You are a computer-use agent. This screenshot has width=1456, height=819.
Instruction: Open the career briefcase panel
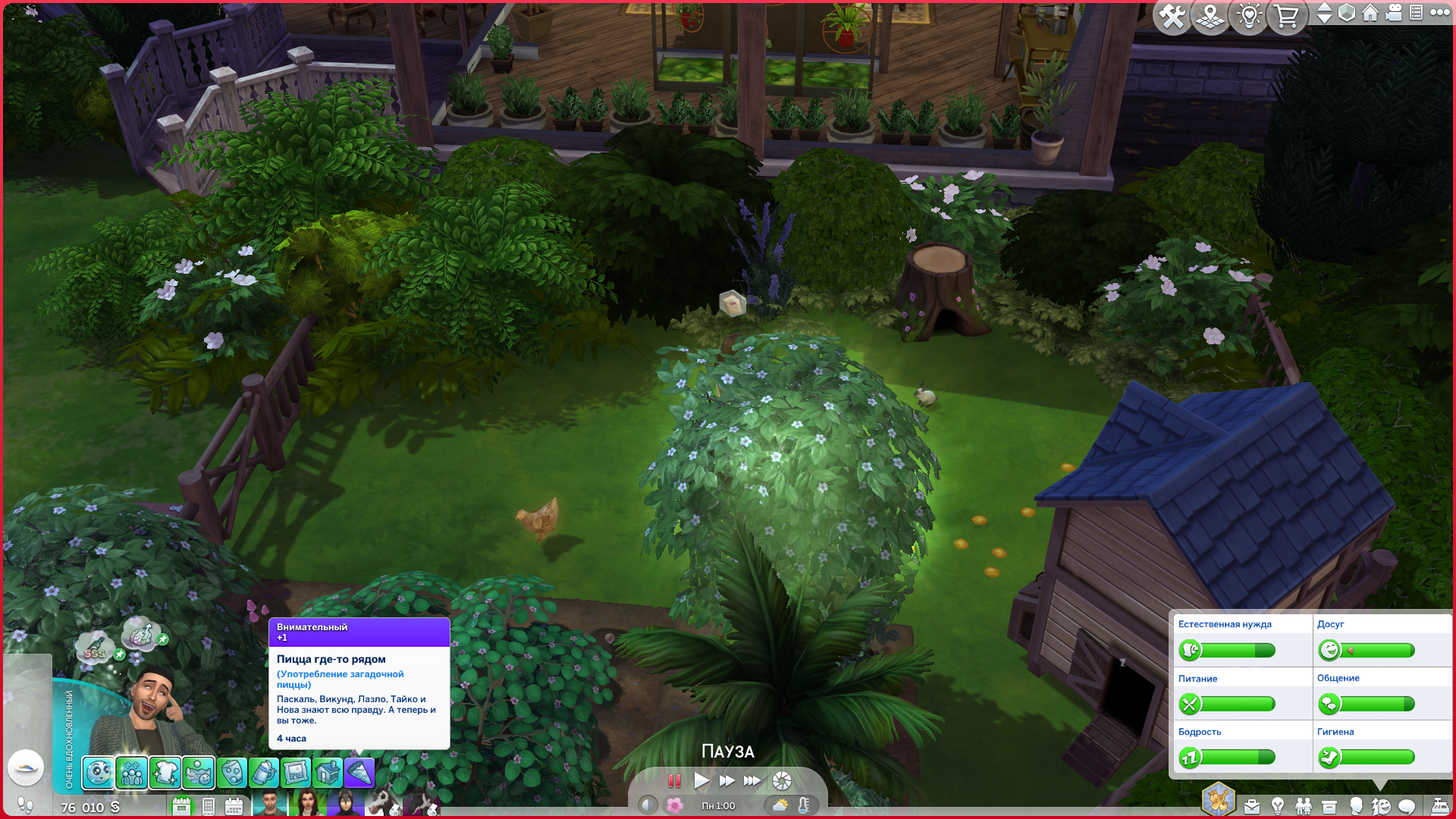(1252, 806)
